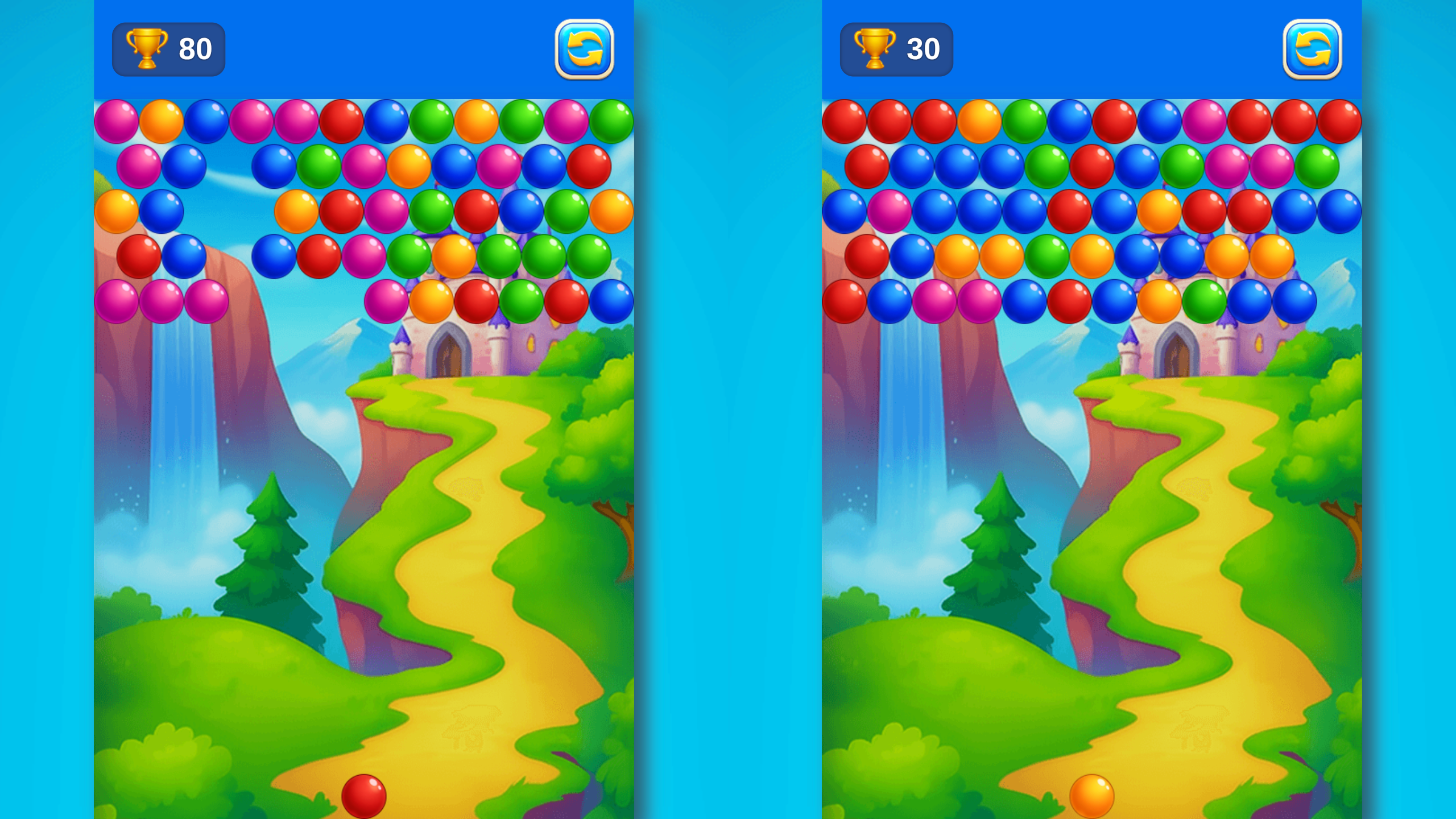This screenshot has height=819, width=1456.
Task: Click the lone orange bubble in the top row right board
Action: (979, 120)
